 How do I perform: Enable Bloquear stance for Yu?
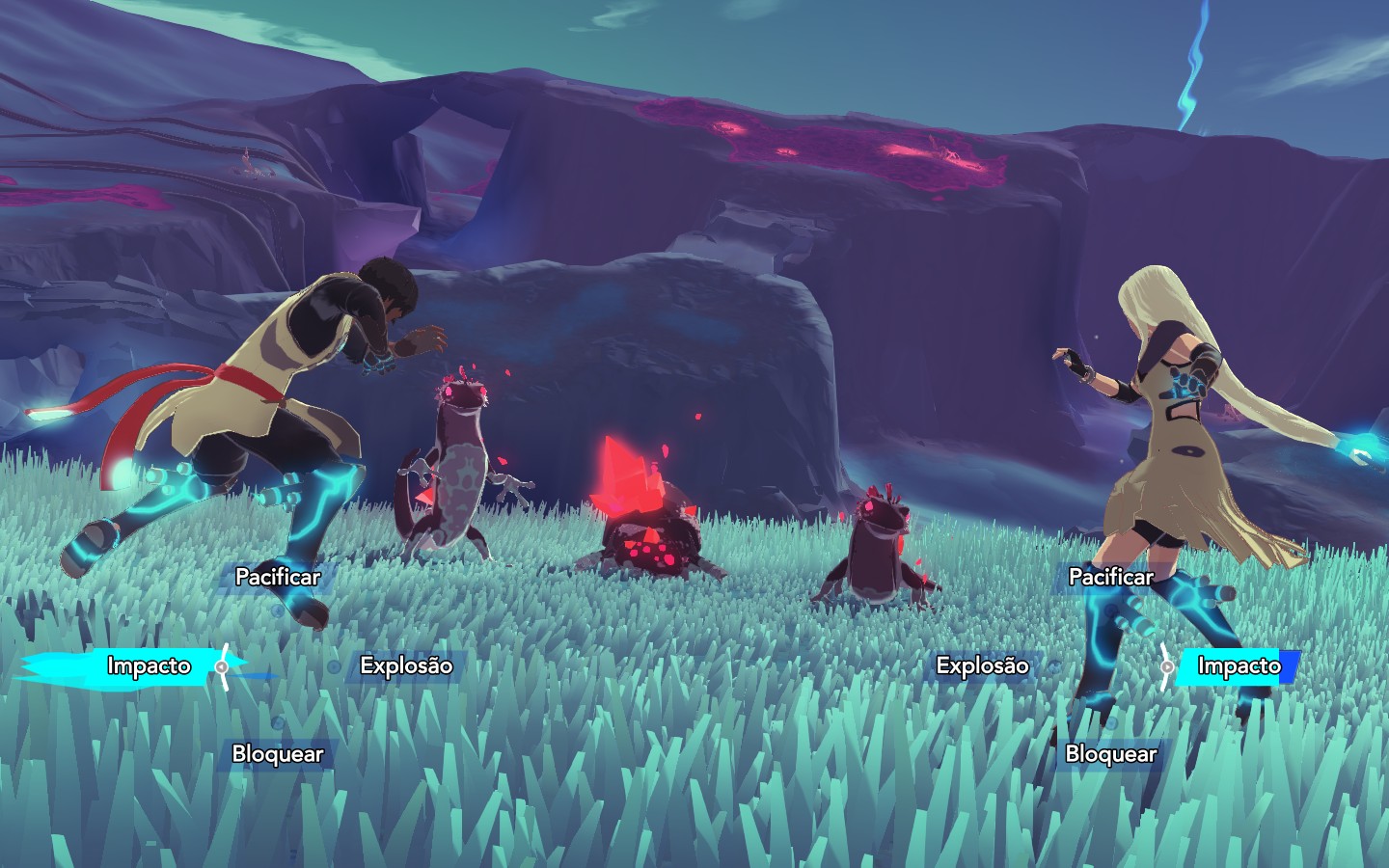pos(1113,754)
